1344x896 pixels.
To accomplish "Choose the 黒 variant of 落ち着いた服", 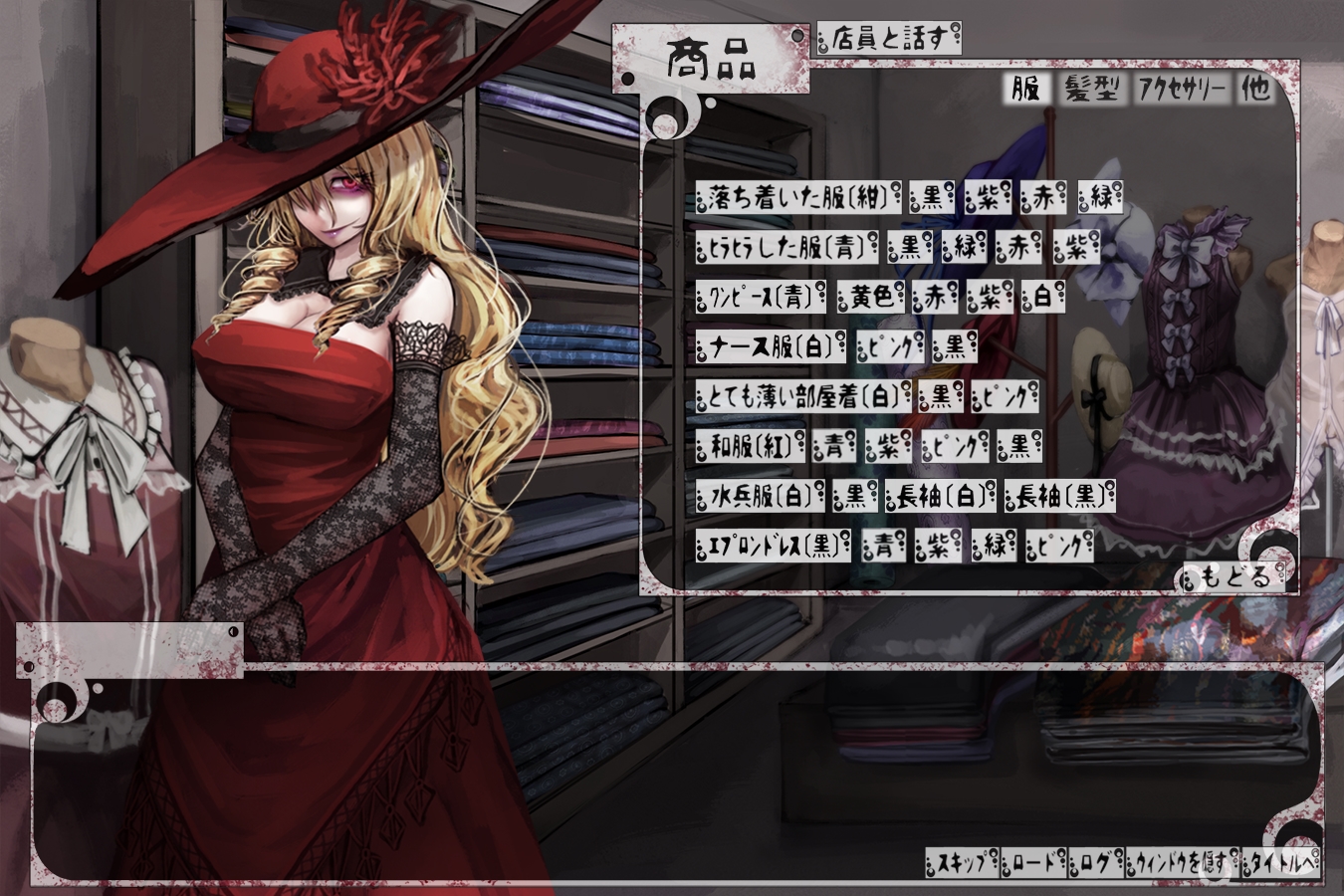I will [933, 197].
